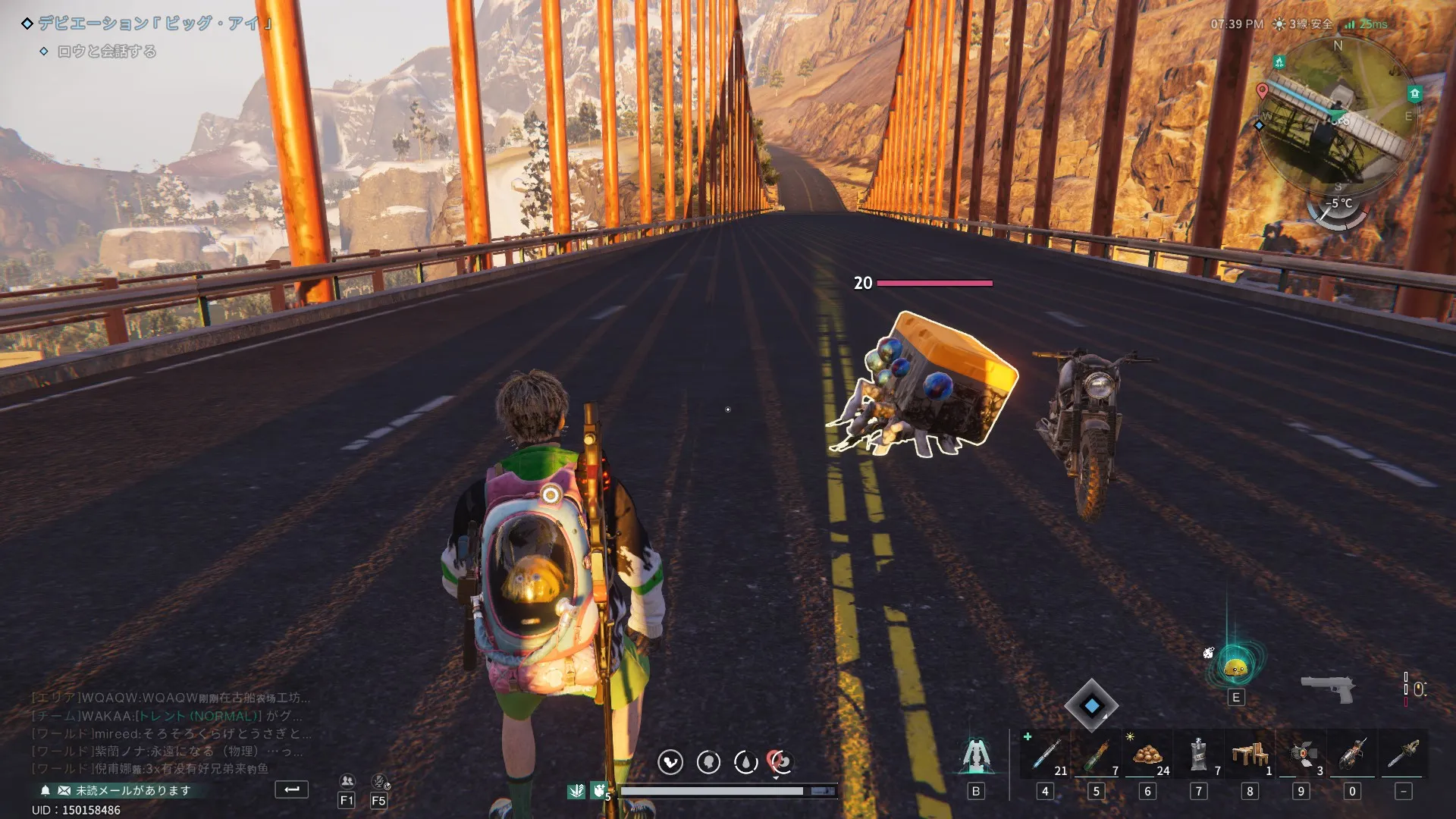This screenshot has width=1456, height=819.
Task: Choose the pile of food hotbar slot
Action: point(1147,755)
